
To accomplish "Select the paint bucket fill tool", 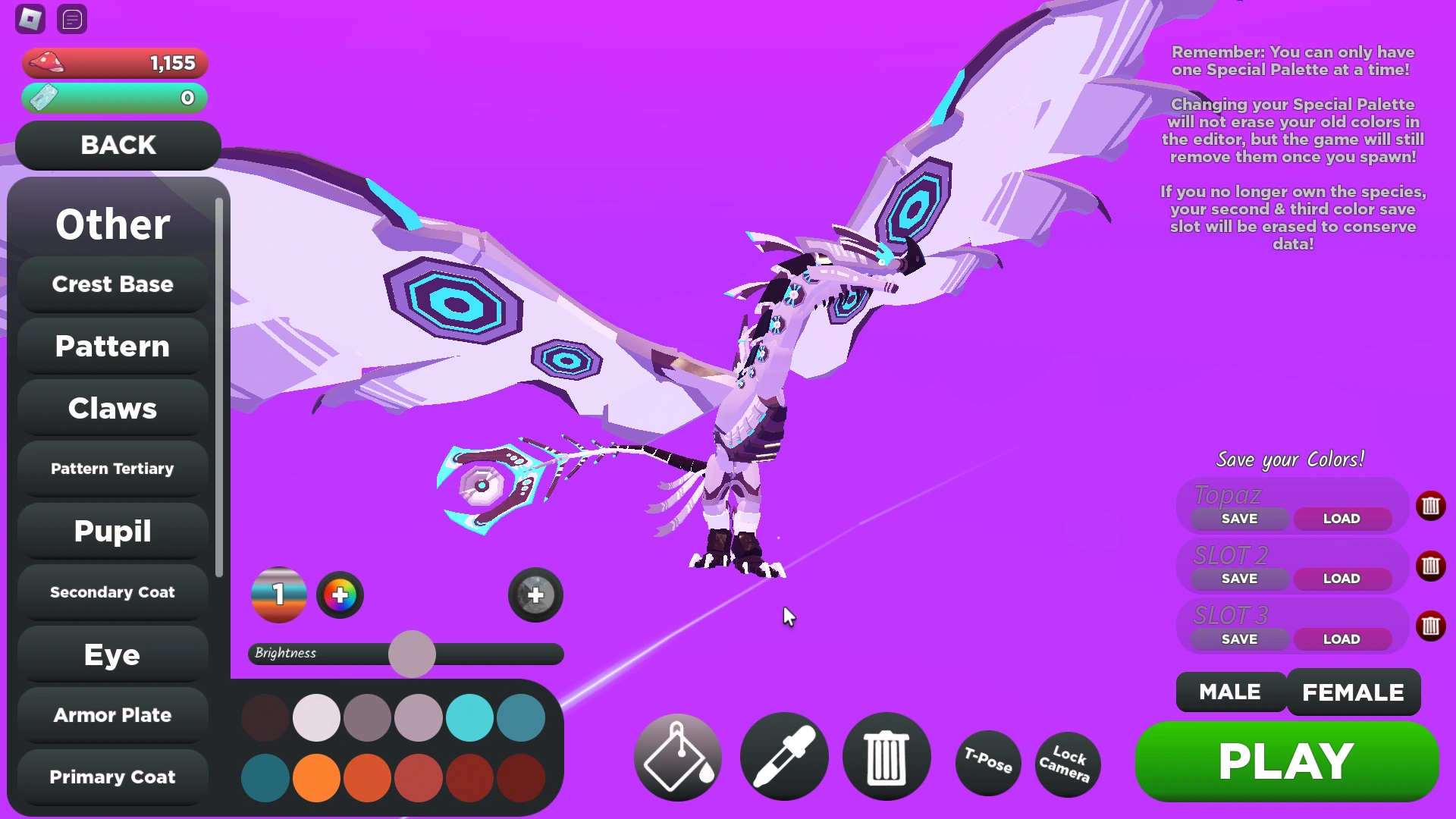I will click(x=676, y=758).
